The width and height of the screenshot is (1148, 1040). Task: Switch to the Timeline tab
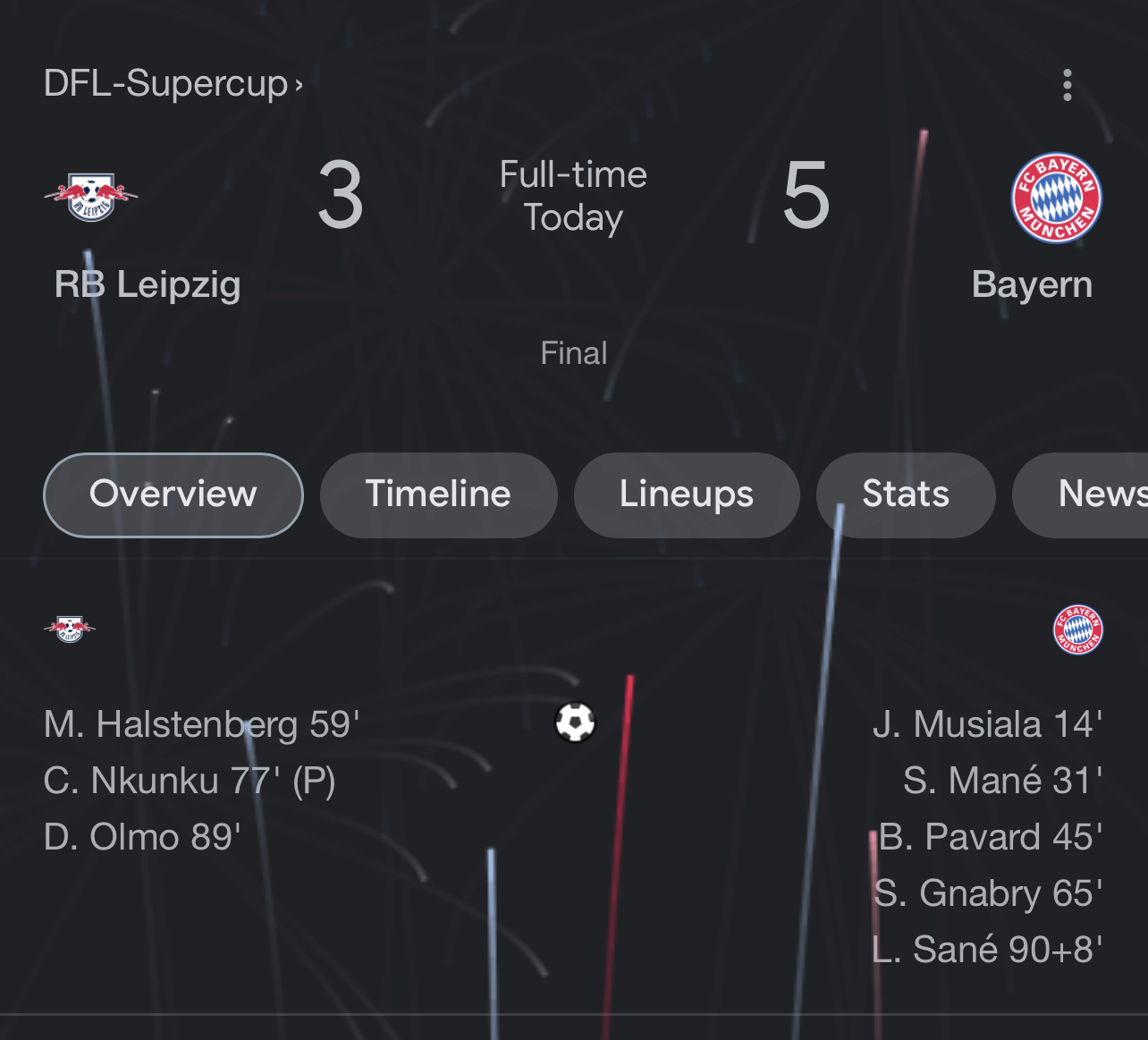pyautogui.click(x=438, y=495)
